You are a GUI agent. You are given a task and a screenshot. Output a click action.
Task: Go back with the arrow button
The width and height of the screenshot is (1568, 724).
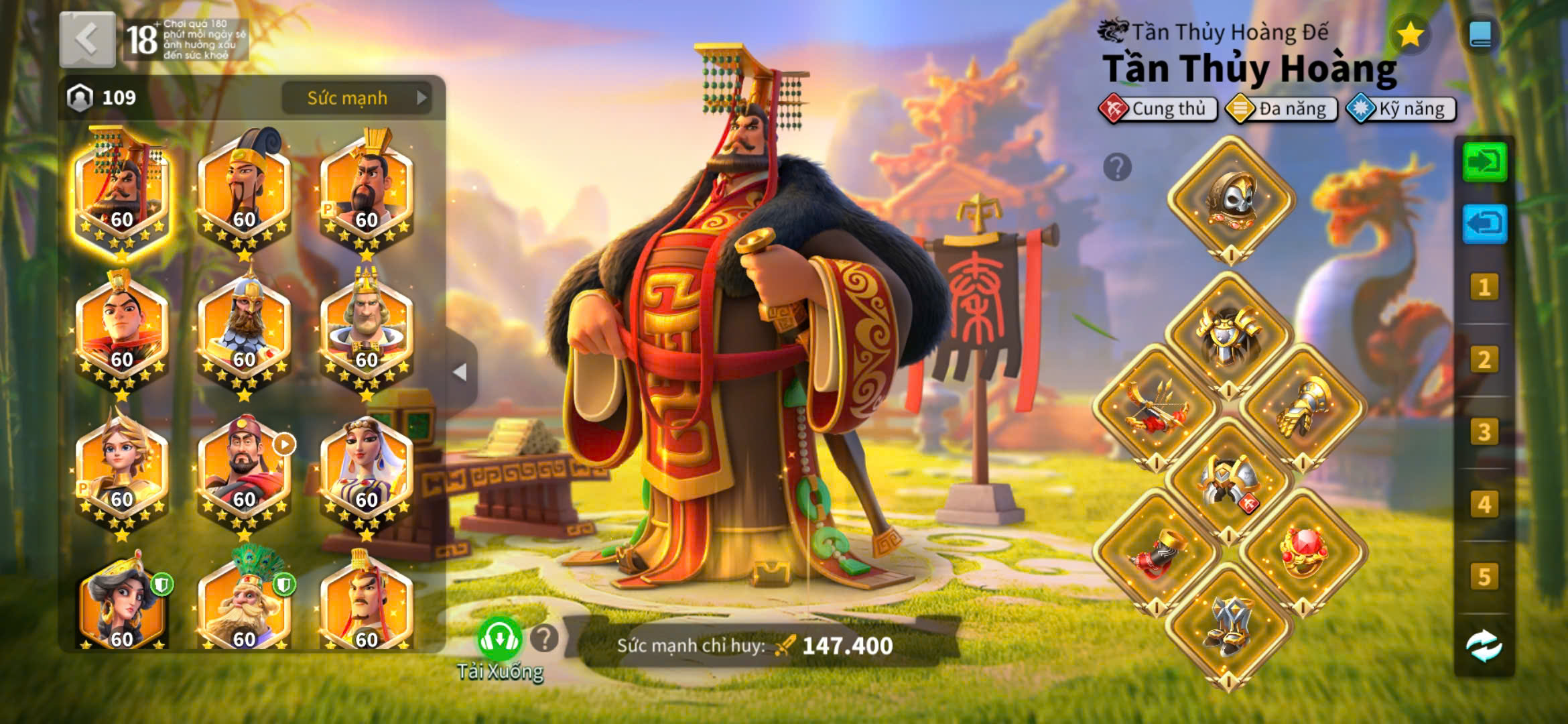tap(87, 39)
